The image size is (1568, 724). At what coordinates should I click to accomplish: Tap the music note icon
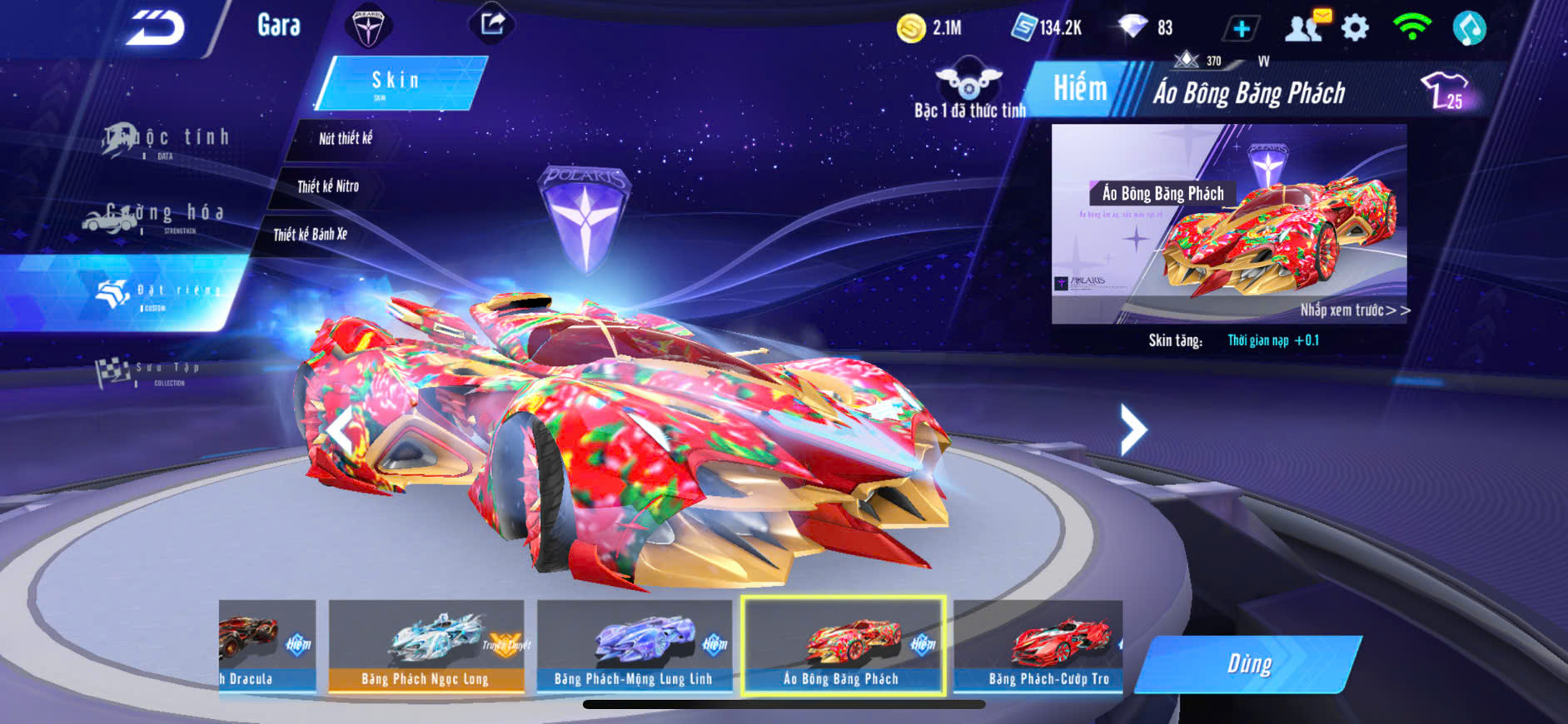[x=1469, y=28]
